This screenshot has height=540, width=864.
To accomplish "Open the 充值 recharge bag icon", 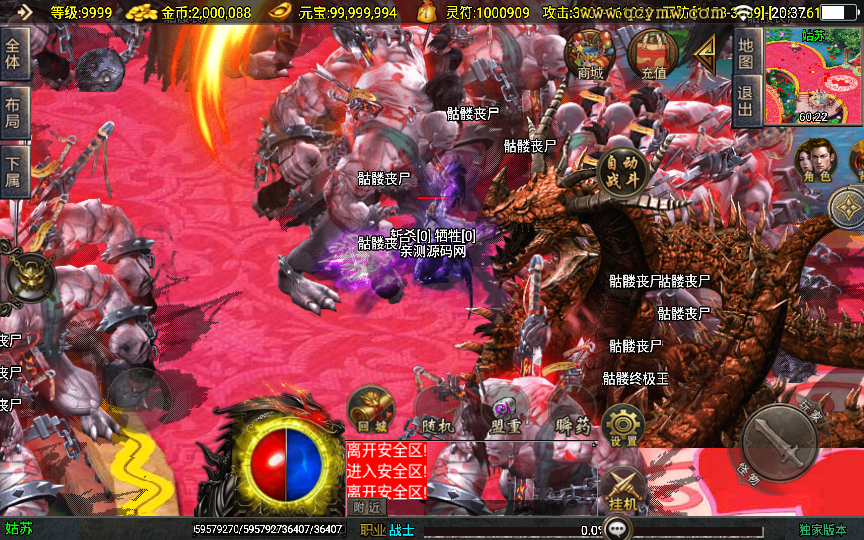I will tap(654, 53).
